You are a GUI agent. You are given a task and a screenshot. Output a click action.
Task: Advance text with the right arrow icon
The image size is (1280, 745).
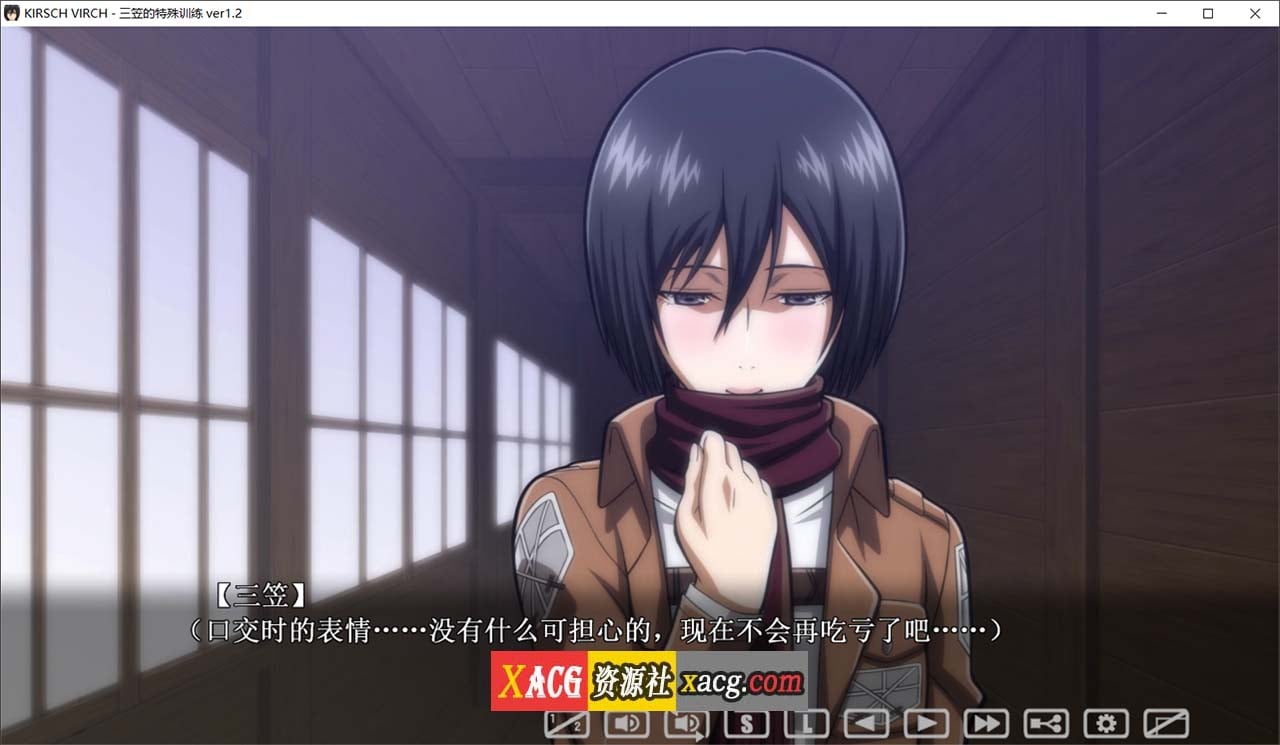pos(927,722)
